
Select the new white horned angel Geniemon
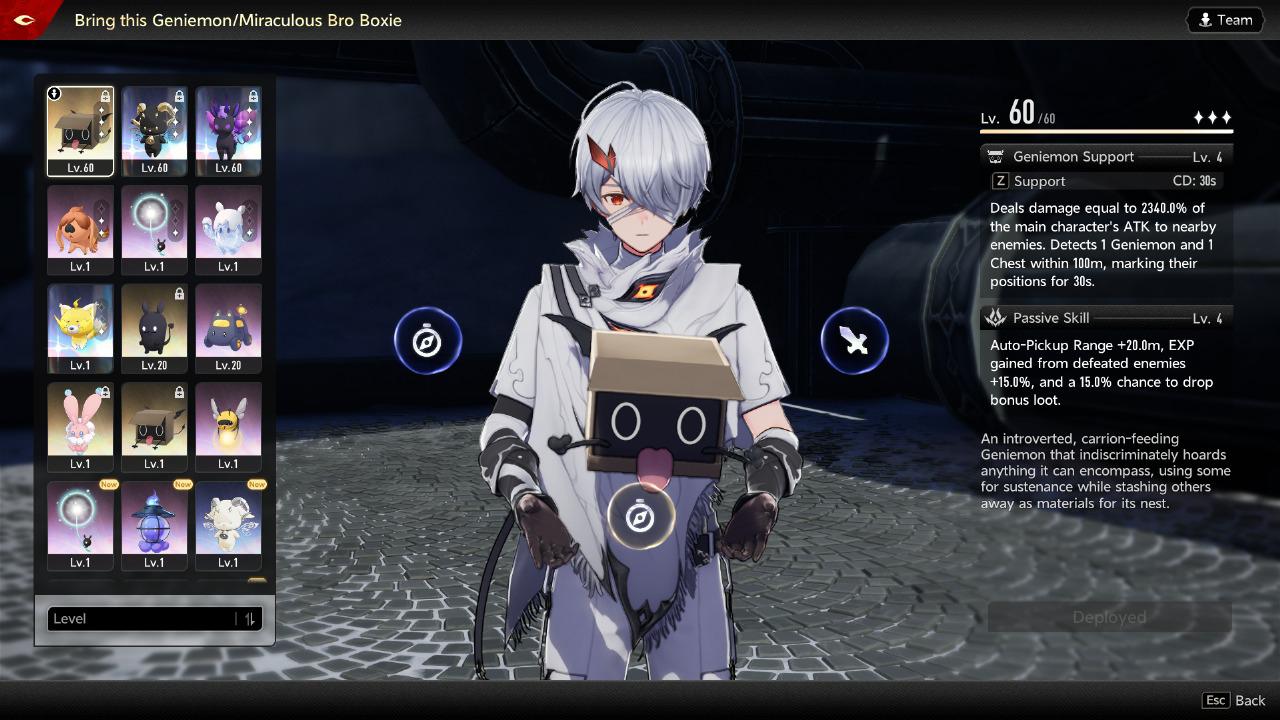coord(228,525)
